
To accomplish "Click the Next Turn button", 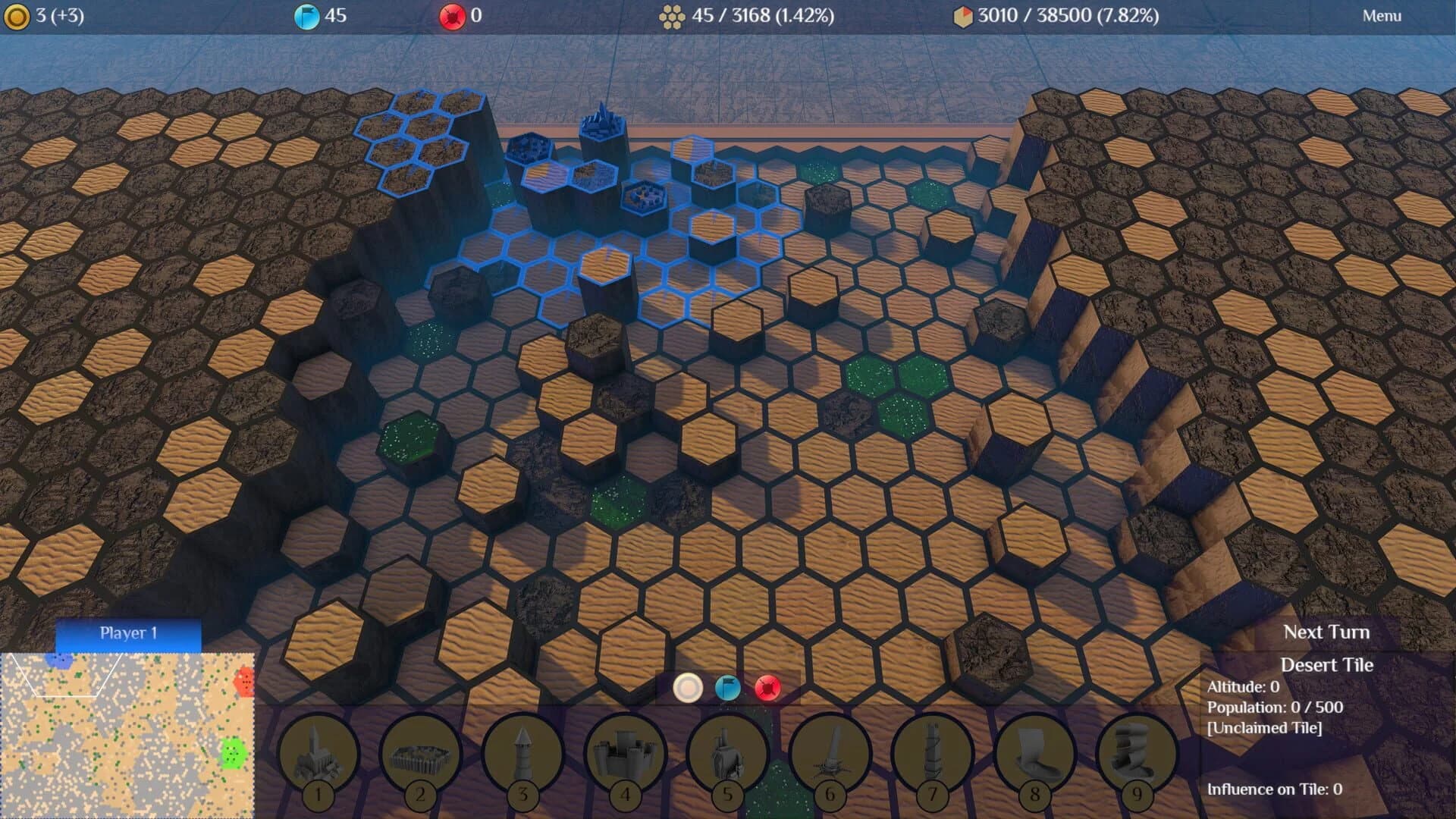I will point(1326,632).
